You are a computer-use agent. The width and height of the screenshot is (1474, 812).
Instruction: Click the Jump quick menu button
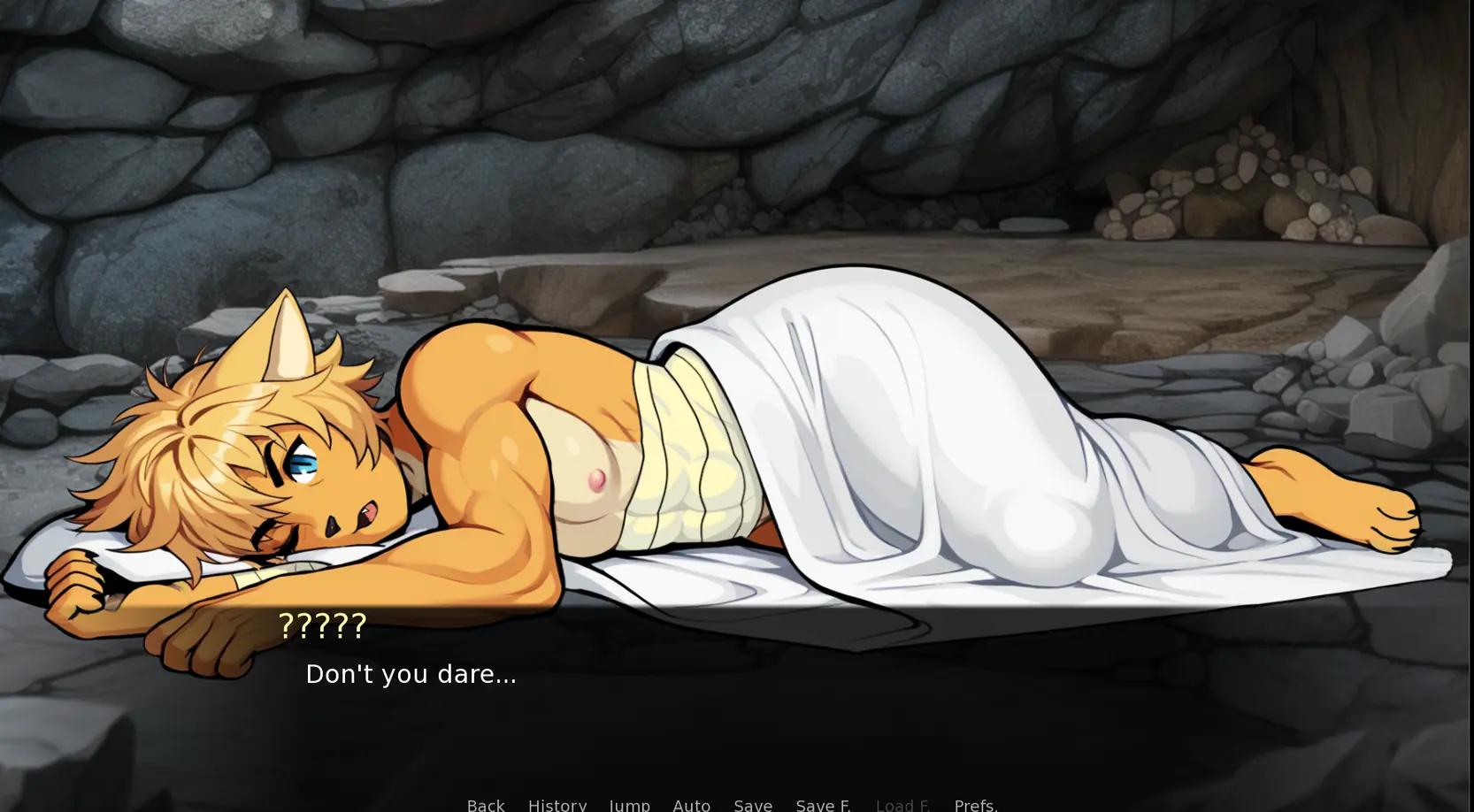(x=629, y=804)
